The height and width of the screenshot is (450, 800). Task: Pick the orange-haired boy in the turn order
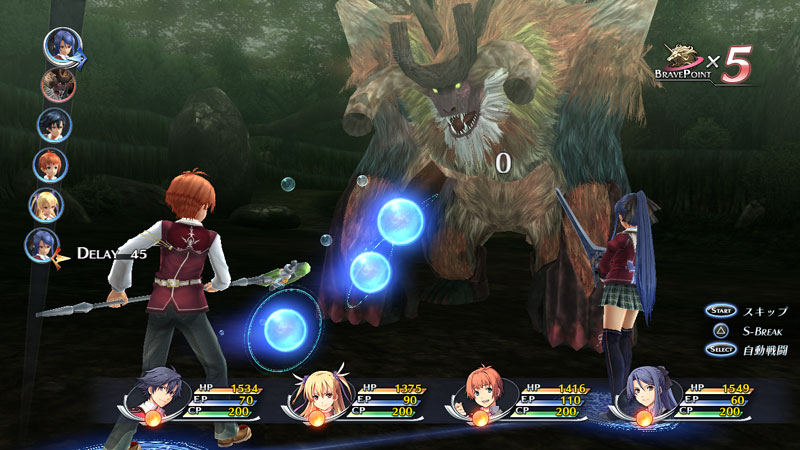49,164
